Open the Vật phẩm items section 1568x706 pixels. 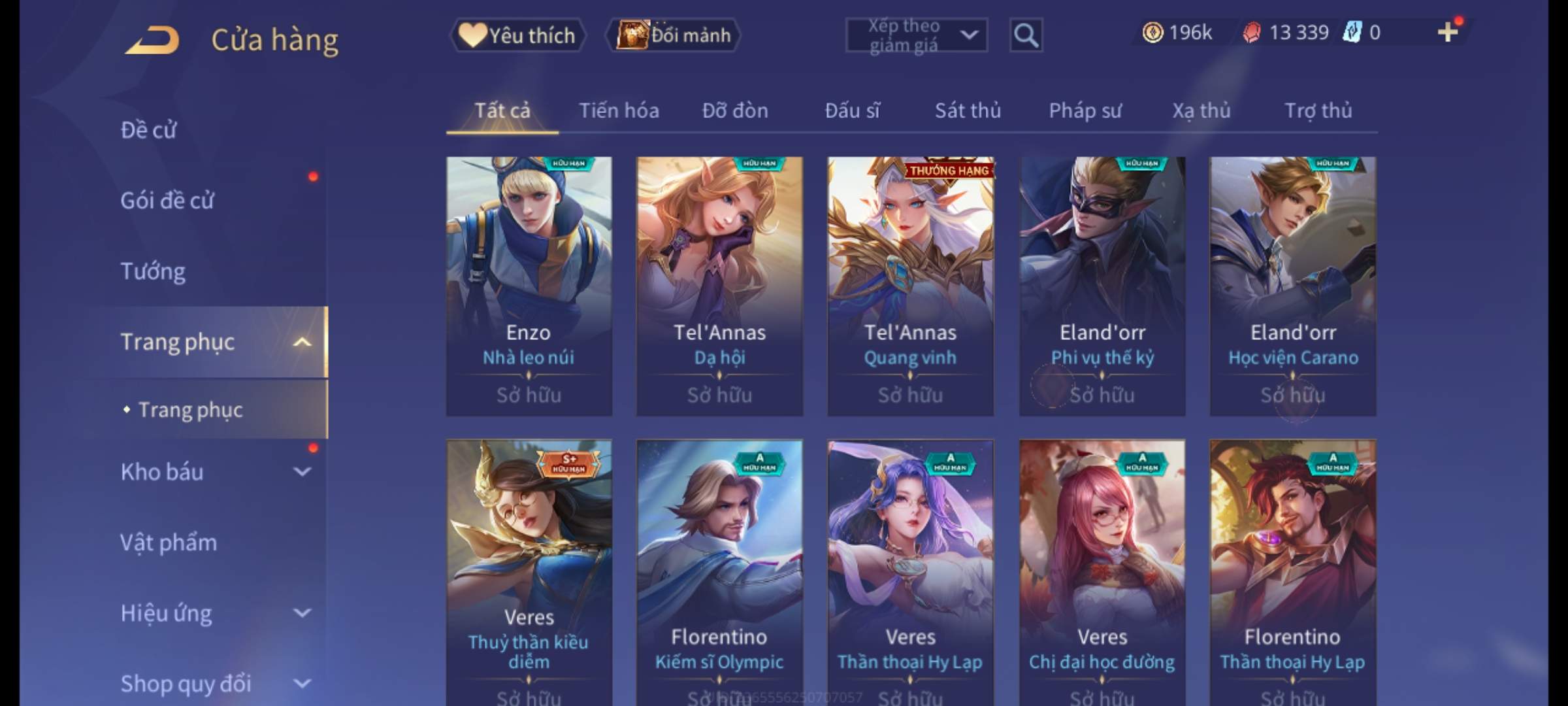point(169,543)
